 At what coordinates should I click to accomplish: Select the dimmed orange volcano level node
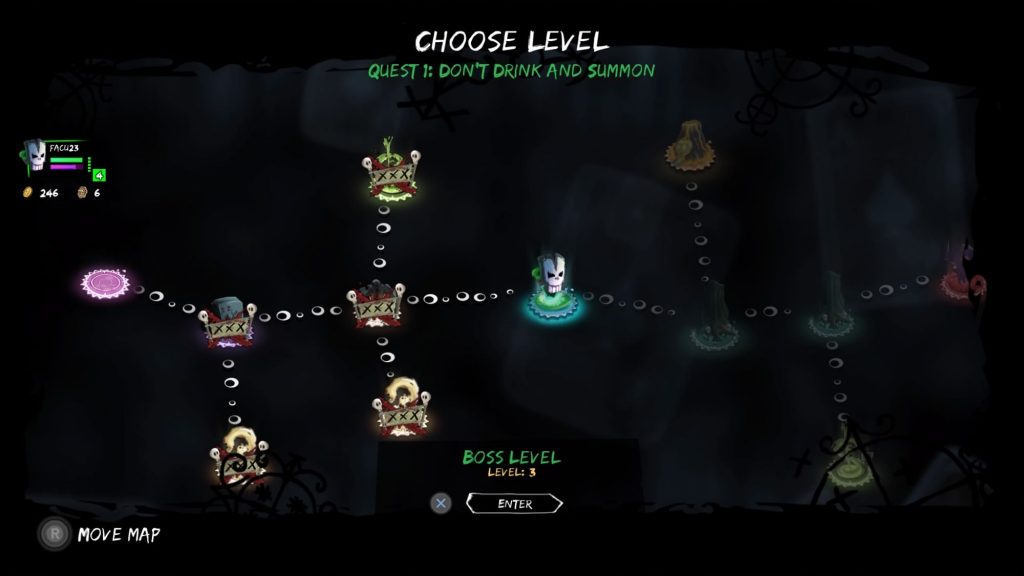(689, 146)
